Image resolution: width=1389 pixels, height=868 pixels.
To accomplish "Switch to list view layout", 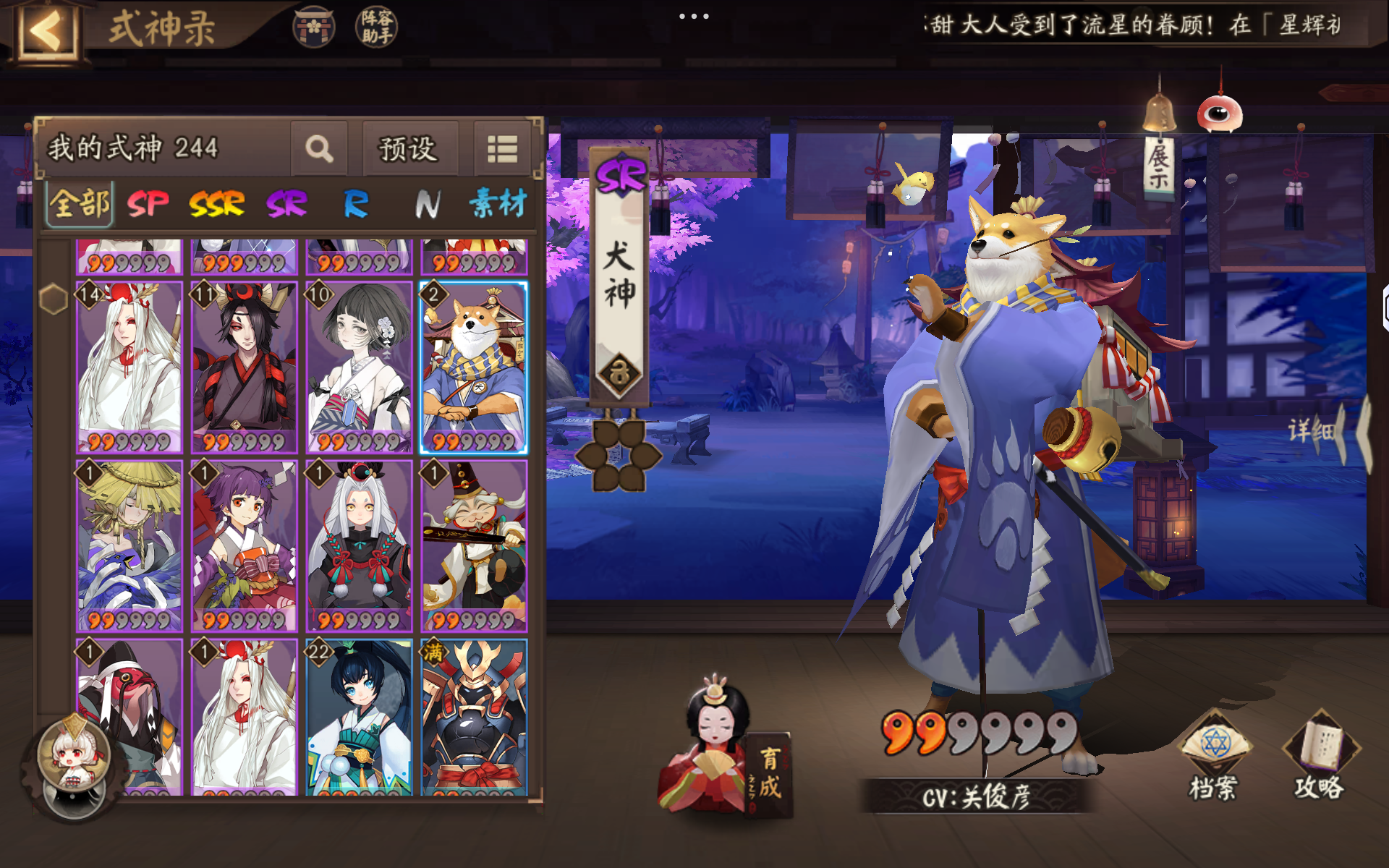I will [502, 148].
